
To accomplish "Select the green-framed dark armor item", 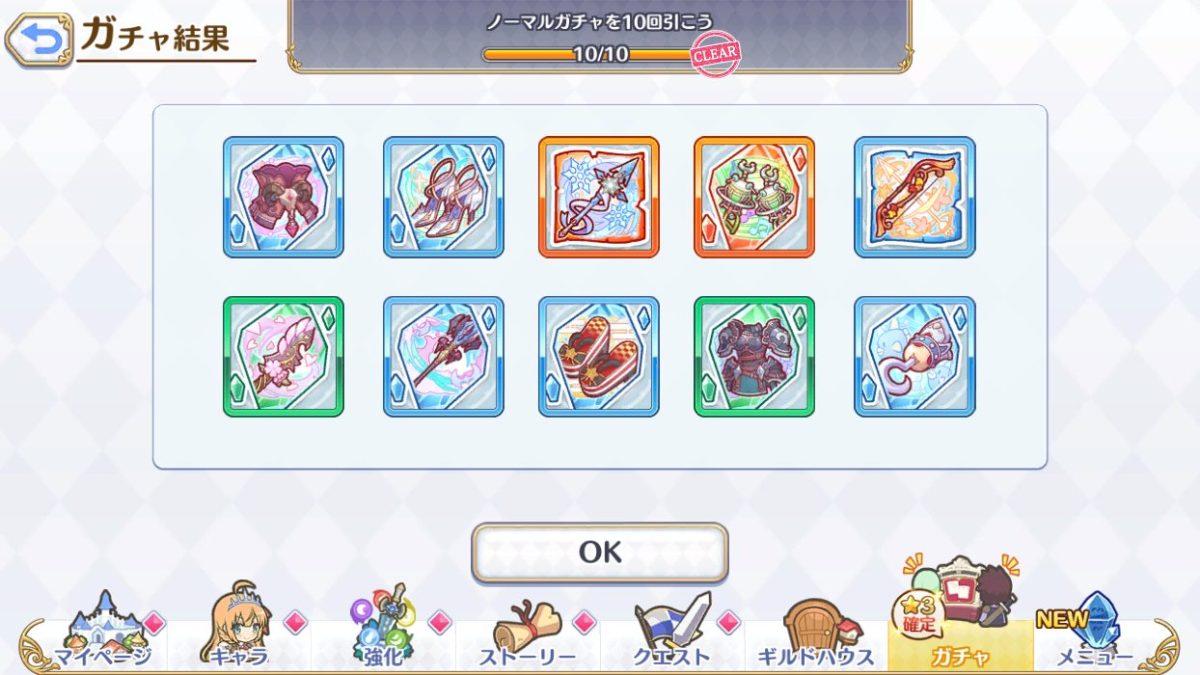I will coord(754,356).
